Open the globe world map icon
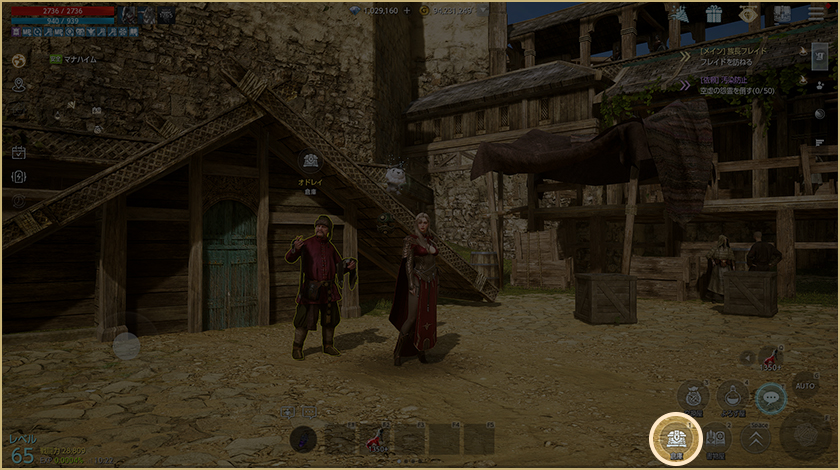Image resolution: width=840 pixels, height=470 pixels. (18, 61)
